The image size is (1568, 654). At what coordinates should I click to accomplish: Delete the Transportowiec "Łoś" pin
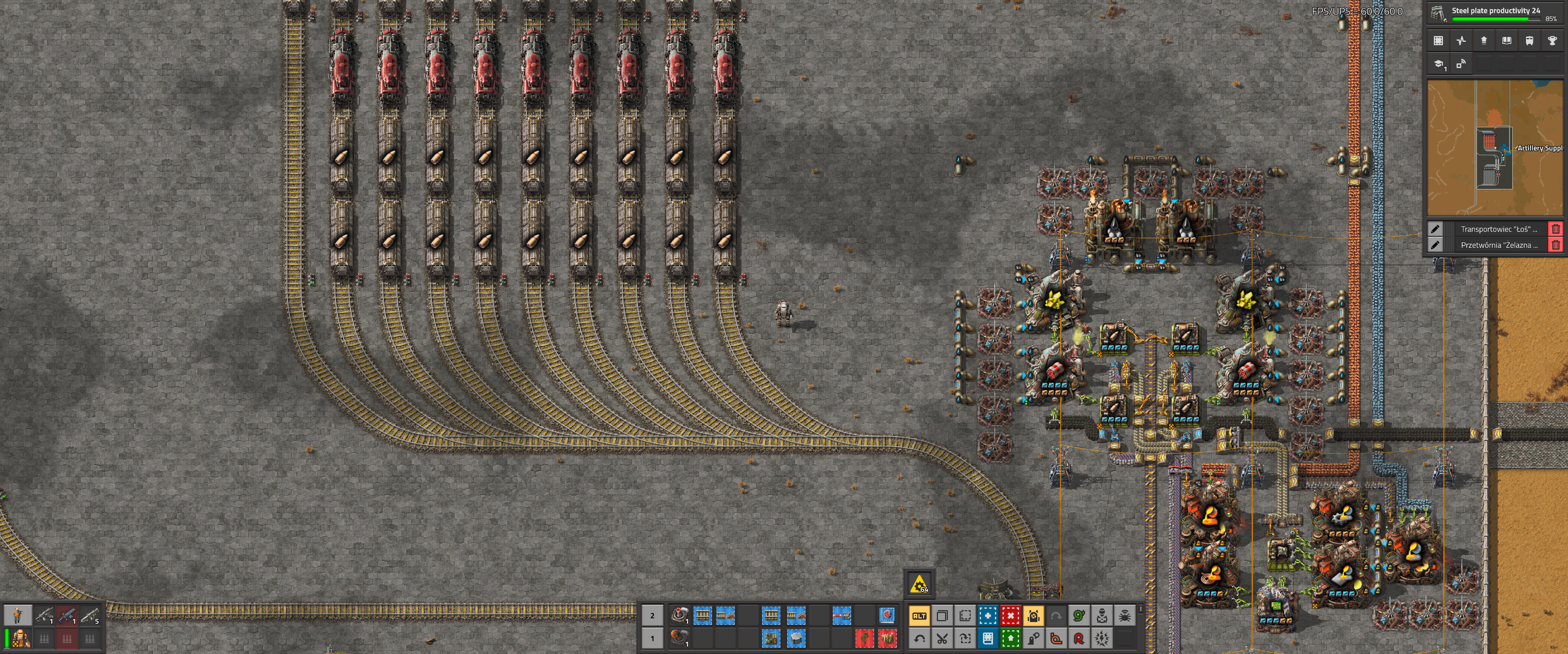pyautogui.click(x=1555, y=229)
